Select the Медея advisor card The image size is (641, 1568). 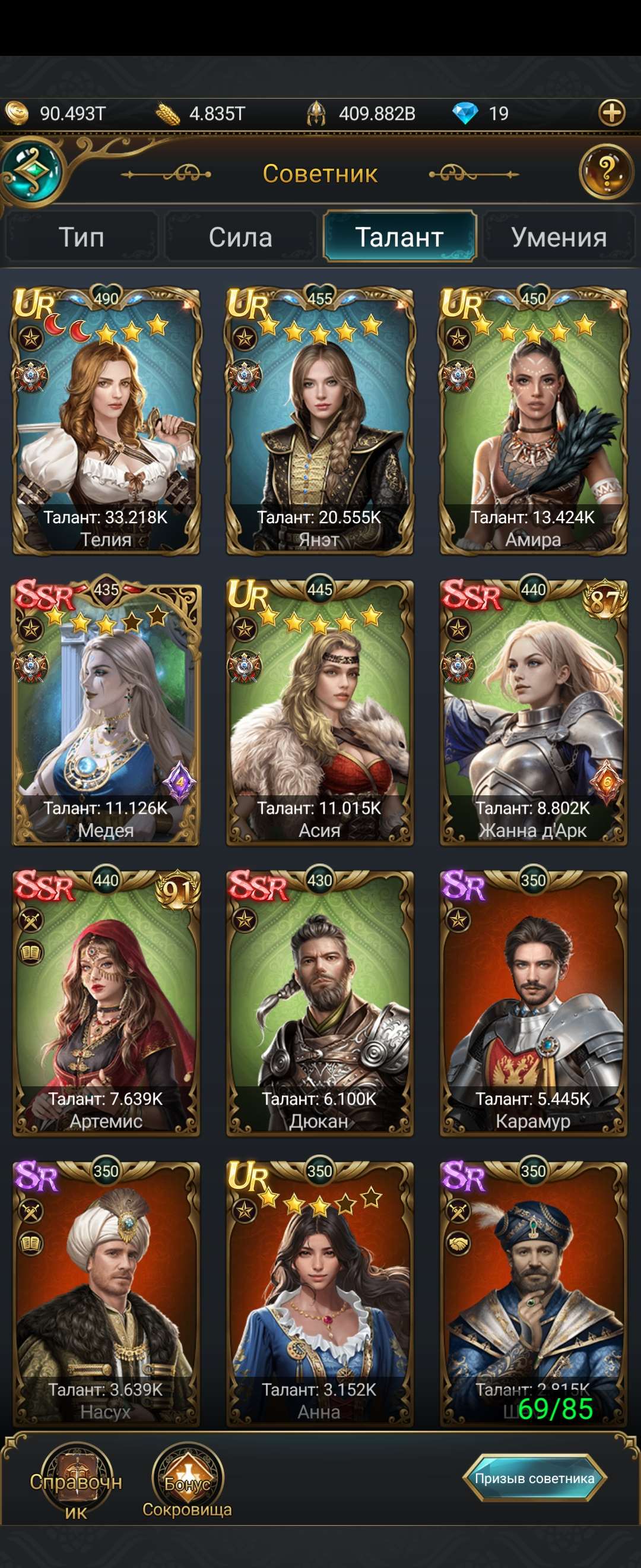(106, 712)
